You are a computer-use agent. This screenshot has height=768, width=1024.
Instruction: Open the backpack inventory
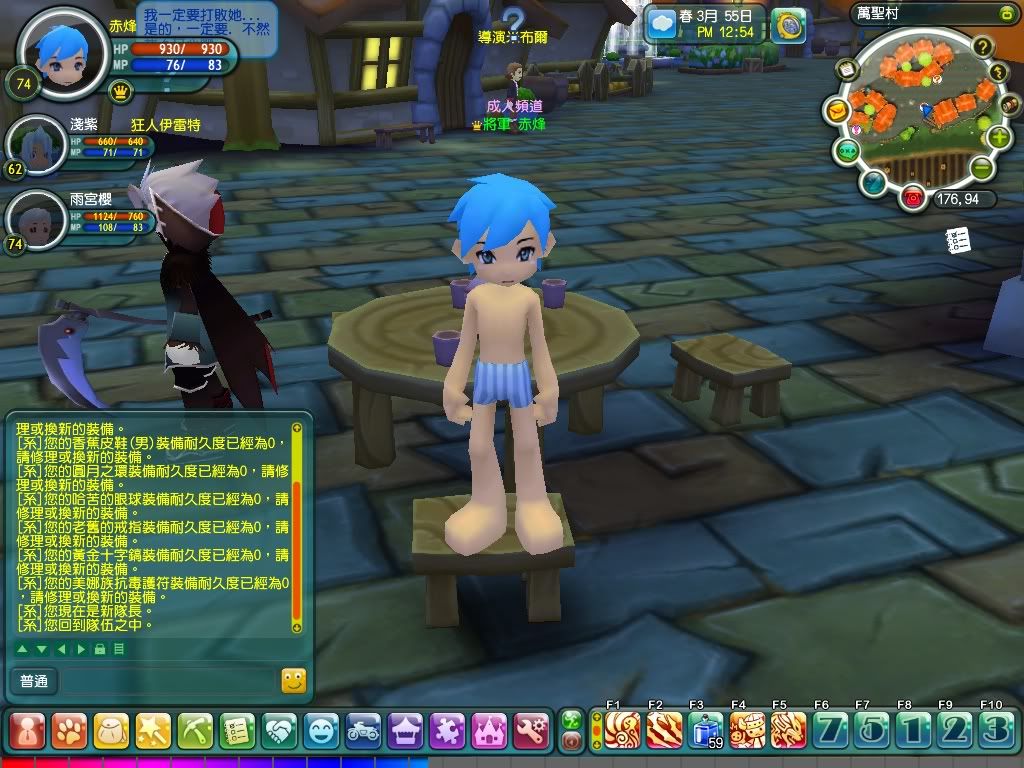pos(111,731)
